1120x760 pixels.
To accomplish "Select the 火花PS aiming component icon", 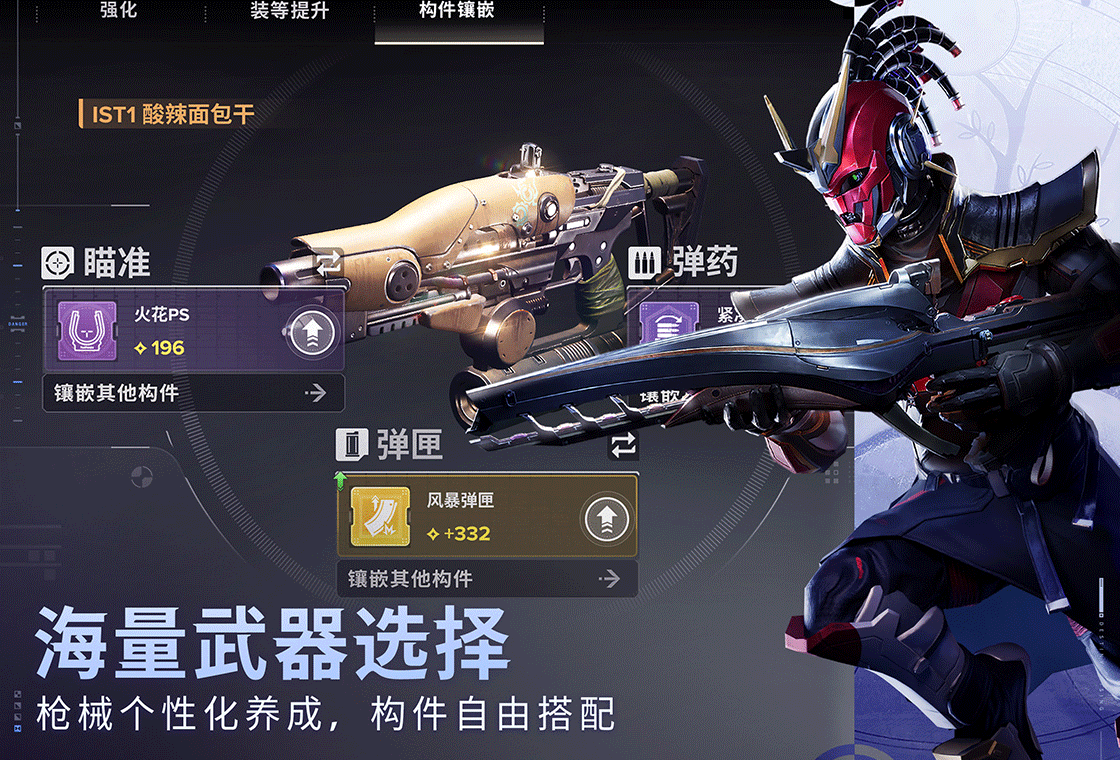I will click(82, 332).
